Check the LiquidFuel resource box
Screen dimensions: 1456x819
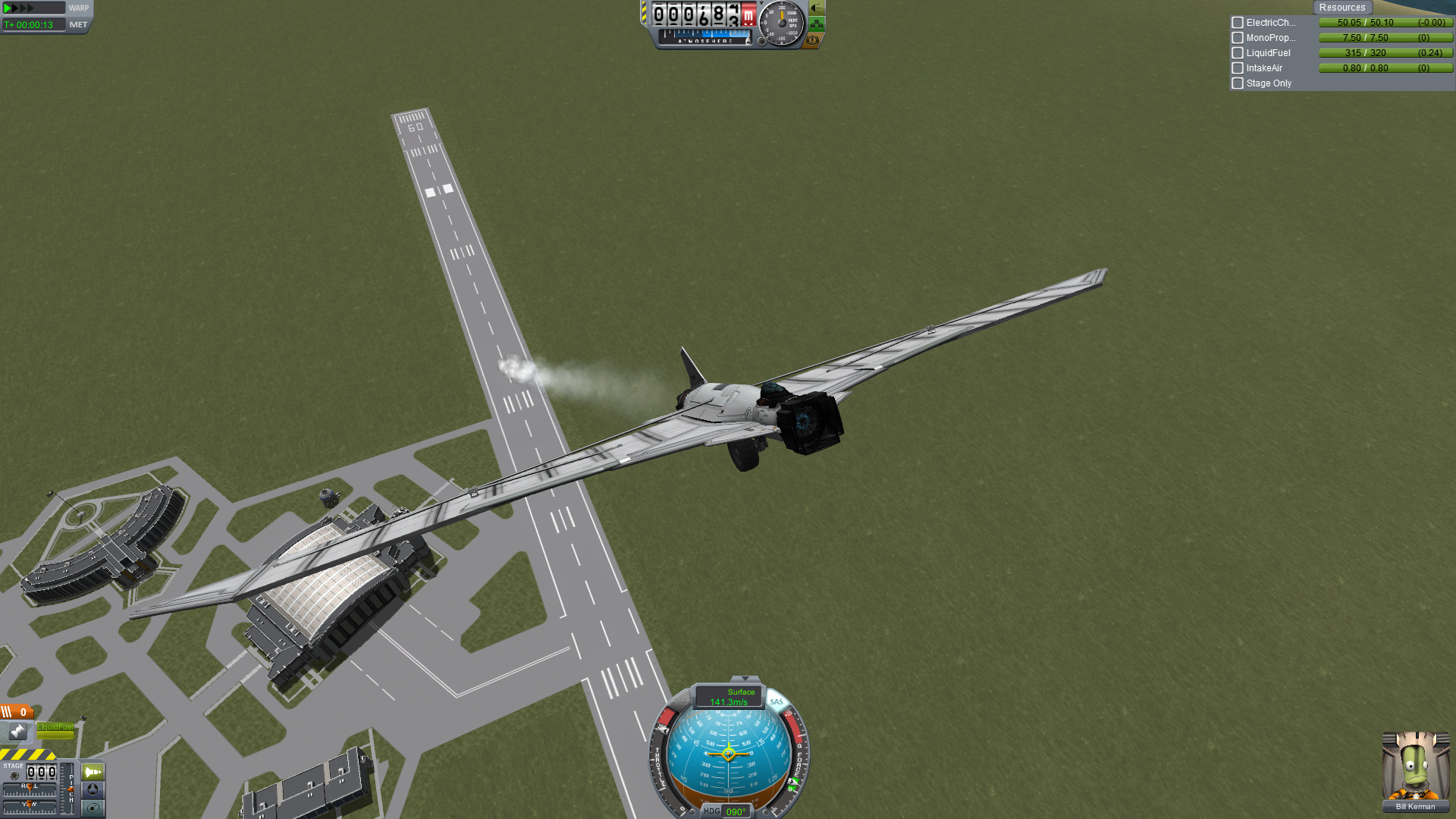tap(1238, 53)
